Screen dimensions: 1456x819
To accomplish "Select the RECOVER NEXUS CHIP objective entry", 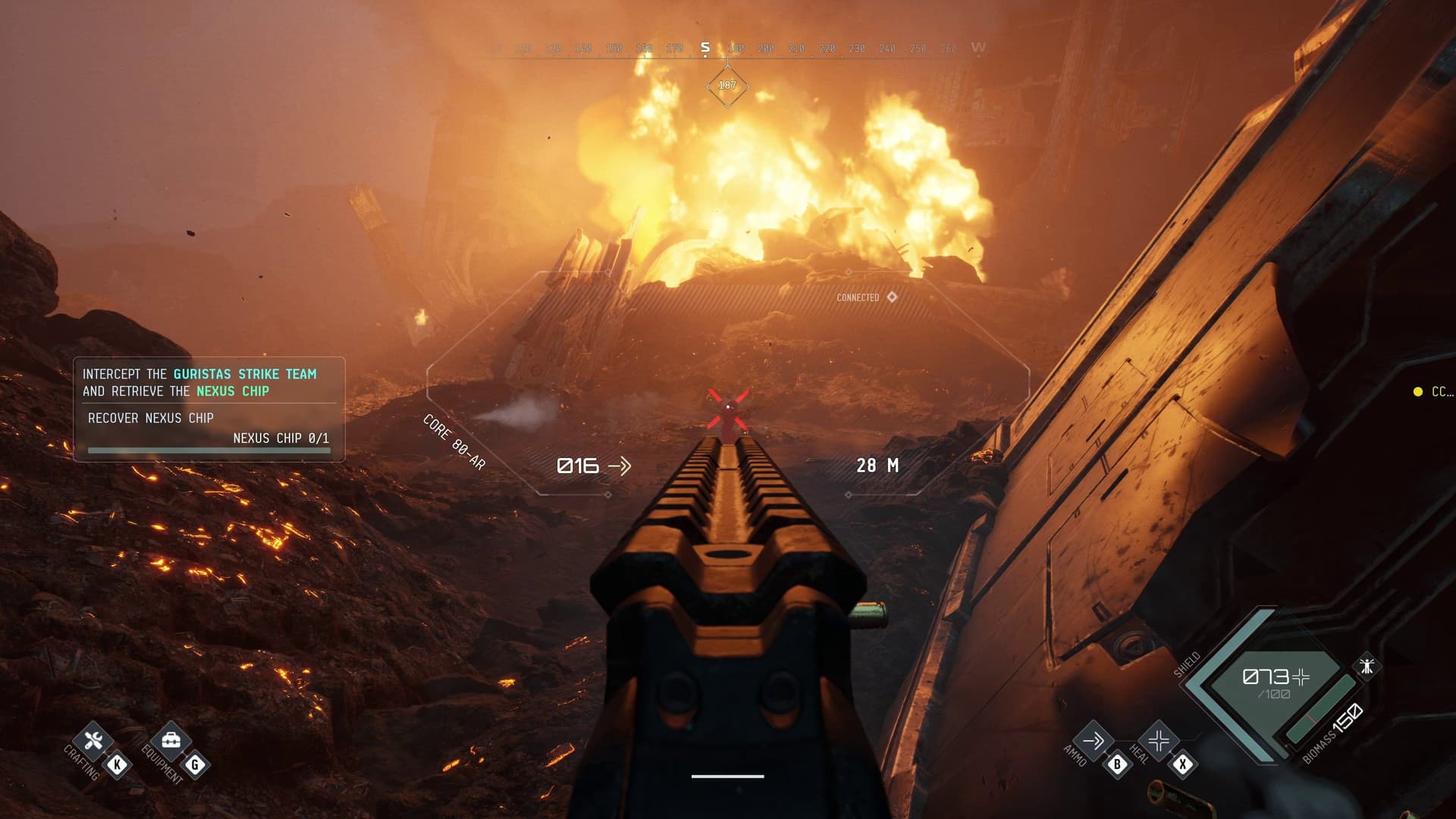I will [151, 418].
